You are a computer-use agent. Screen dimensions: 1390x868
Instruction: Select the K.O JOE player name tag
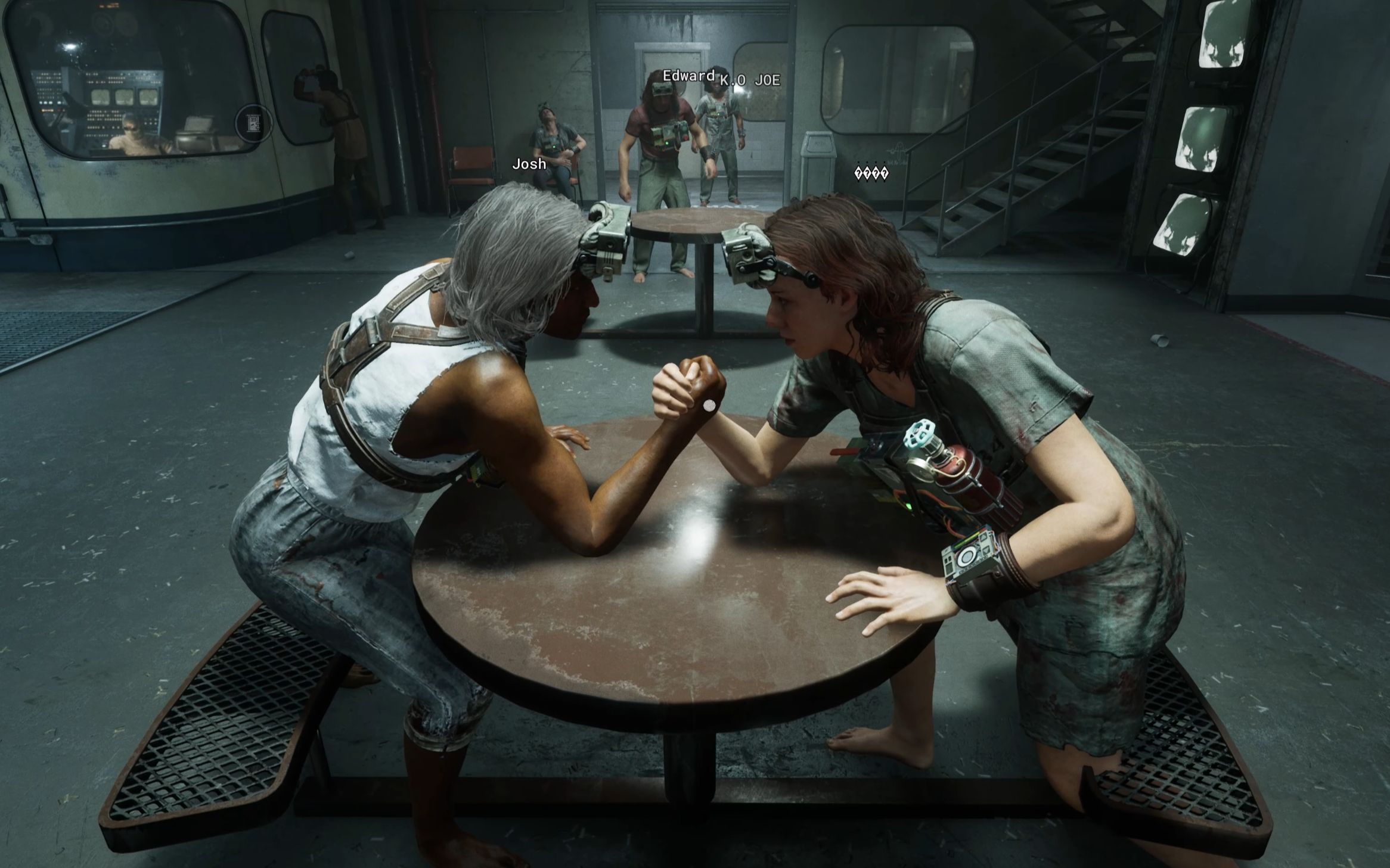click(750, 80)
